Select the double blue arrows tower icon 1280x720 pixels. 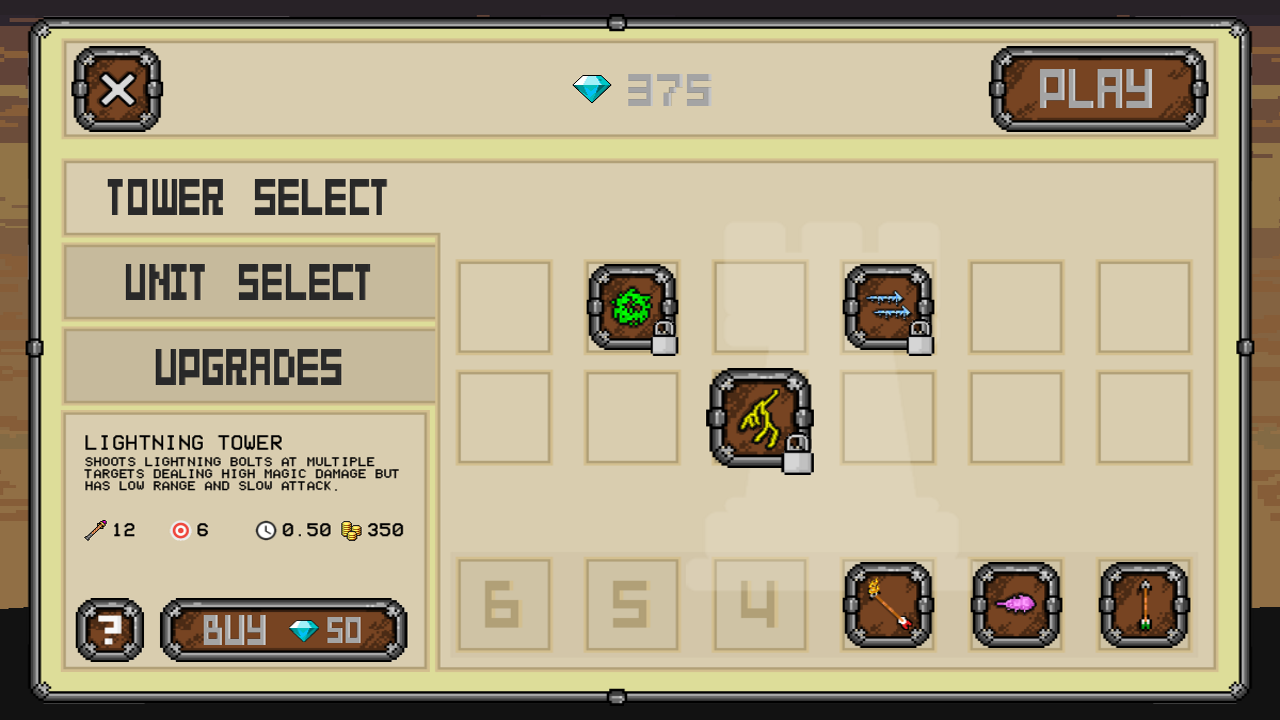click(x=887, y=307)
